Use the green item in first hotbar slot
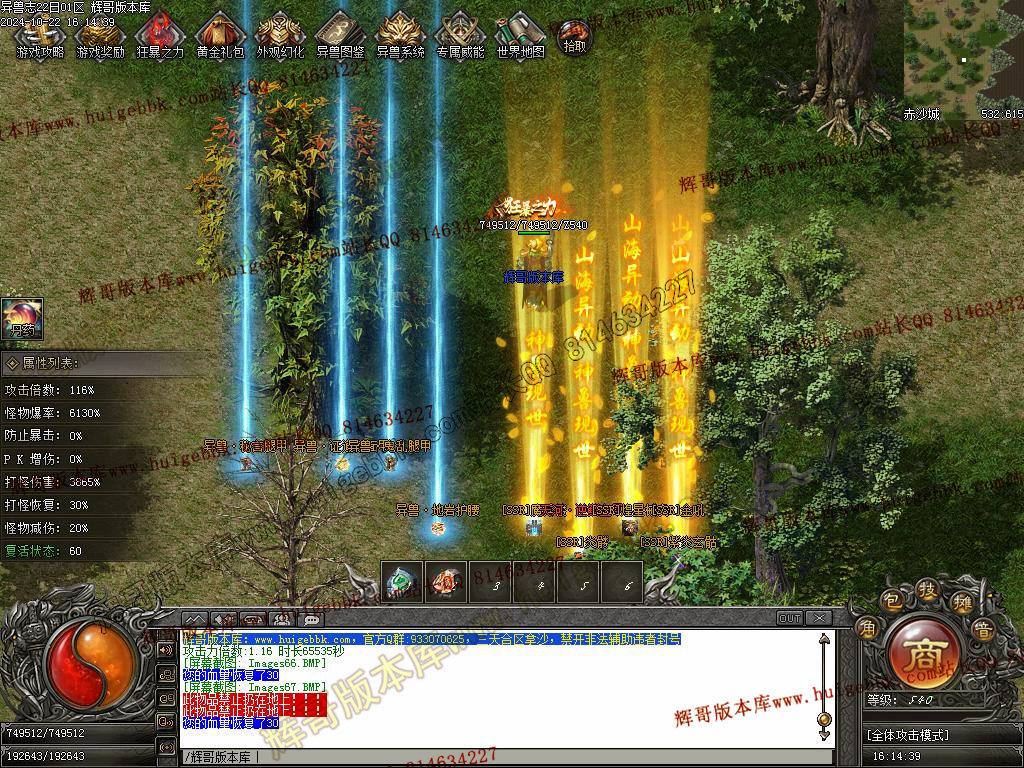This screenshot has width=1024, height=768. click(x=403, y=582)
